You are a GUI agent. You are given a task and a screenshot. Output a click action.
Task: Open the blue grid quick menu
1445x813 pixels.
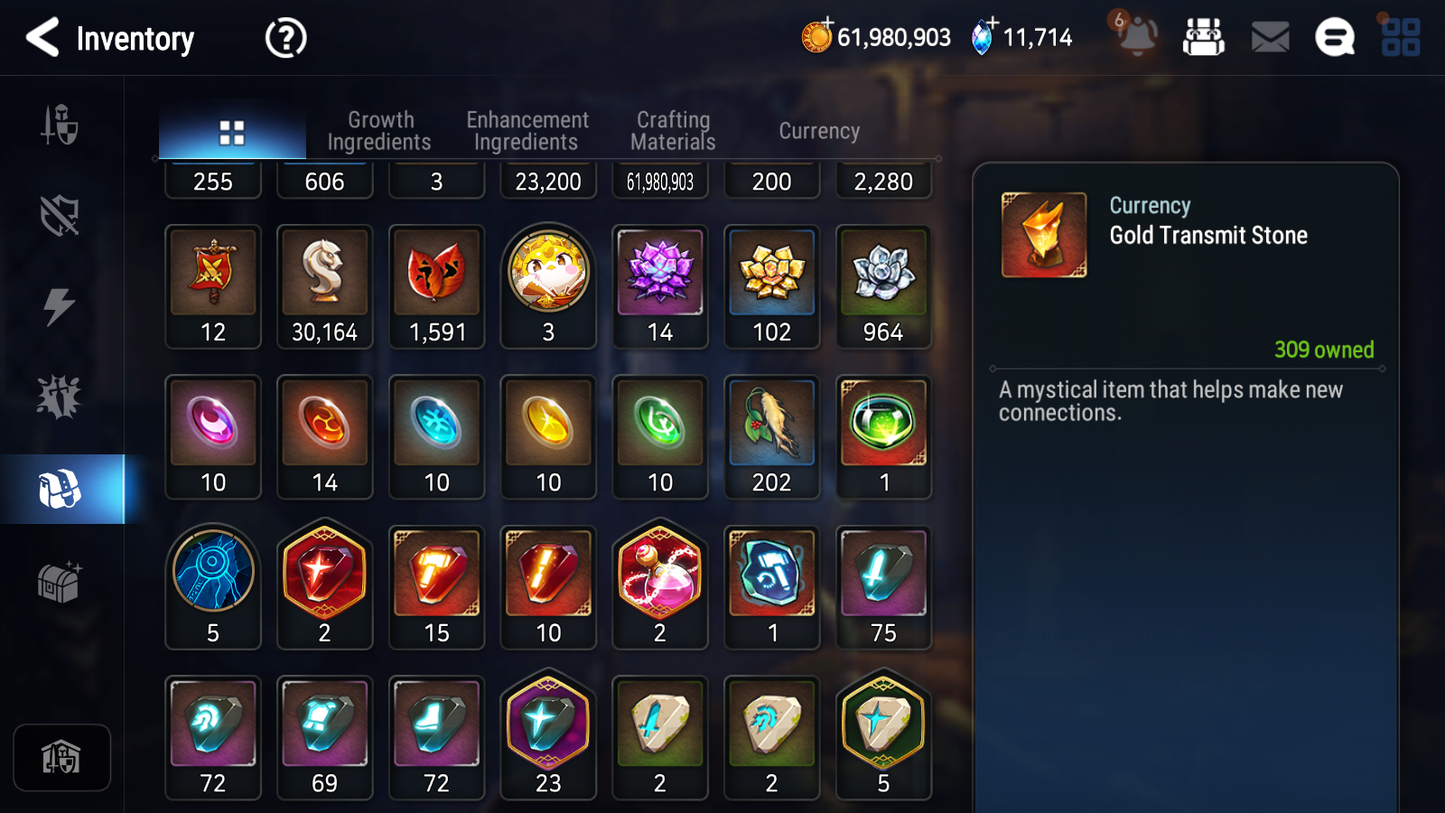pyautogui.click(x=1399, y=36)
